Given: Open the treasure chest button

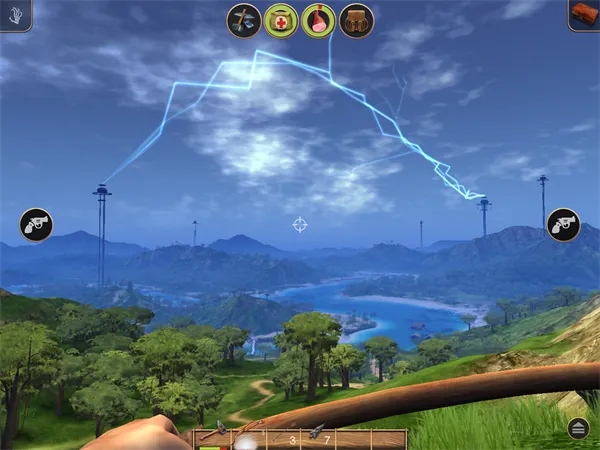Looking at the screenshot, I should 584,14.
